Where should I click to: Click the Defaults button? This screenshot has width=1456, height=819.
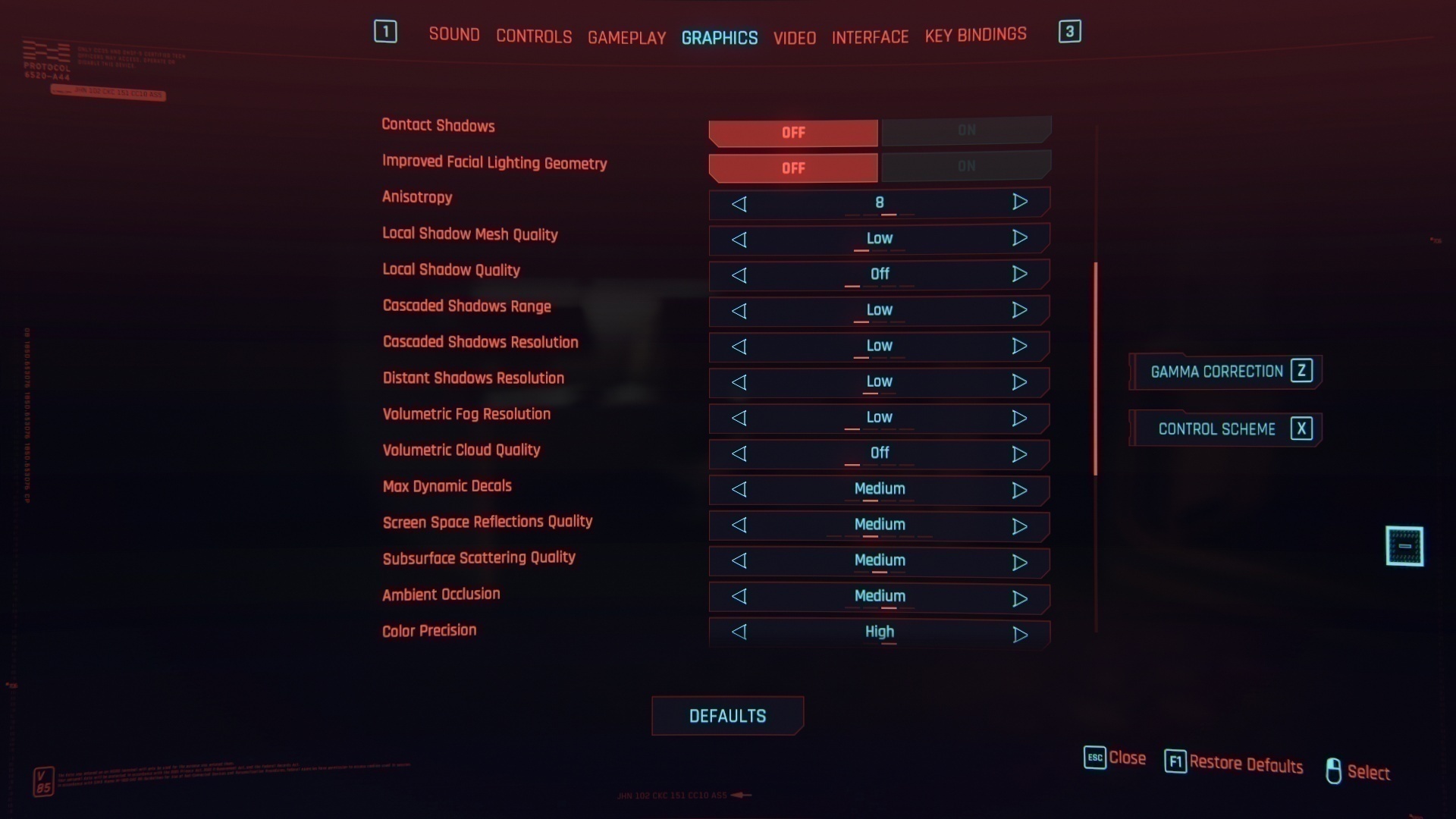coord(727,716)
